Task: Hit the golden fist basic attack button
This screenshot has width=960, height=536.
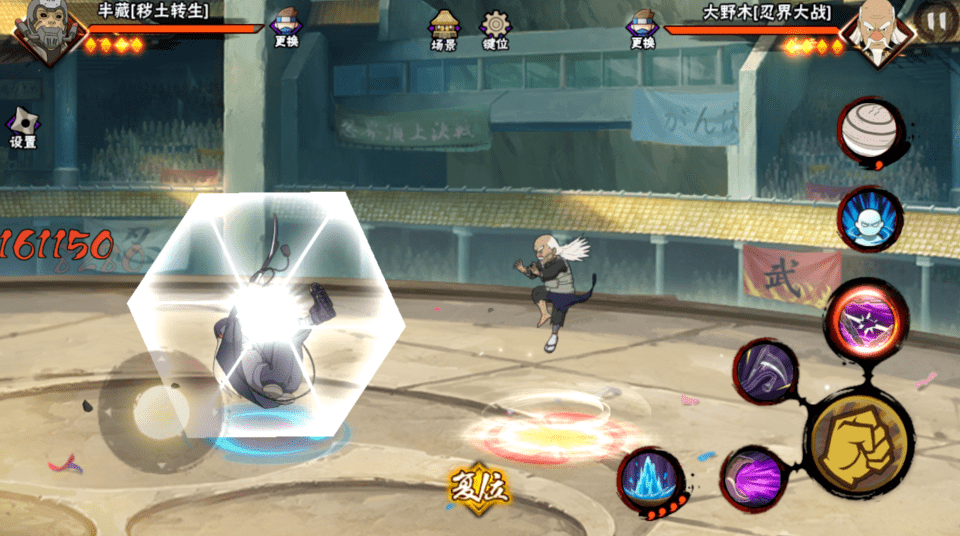Action: (859, 440)
